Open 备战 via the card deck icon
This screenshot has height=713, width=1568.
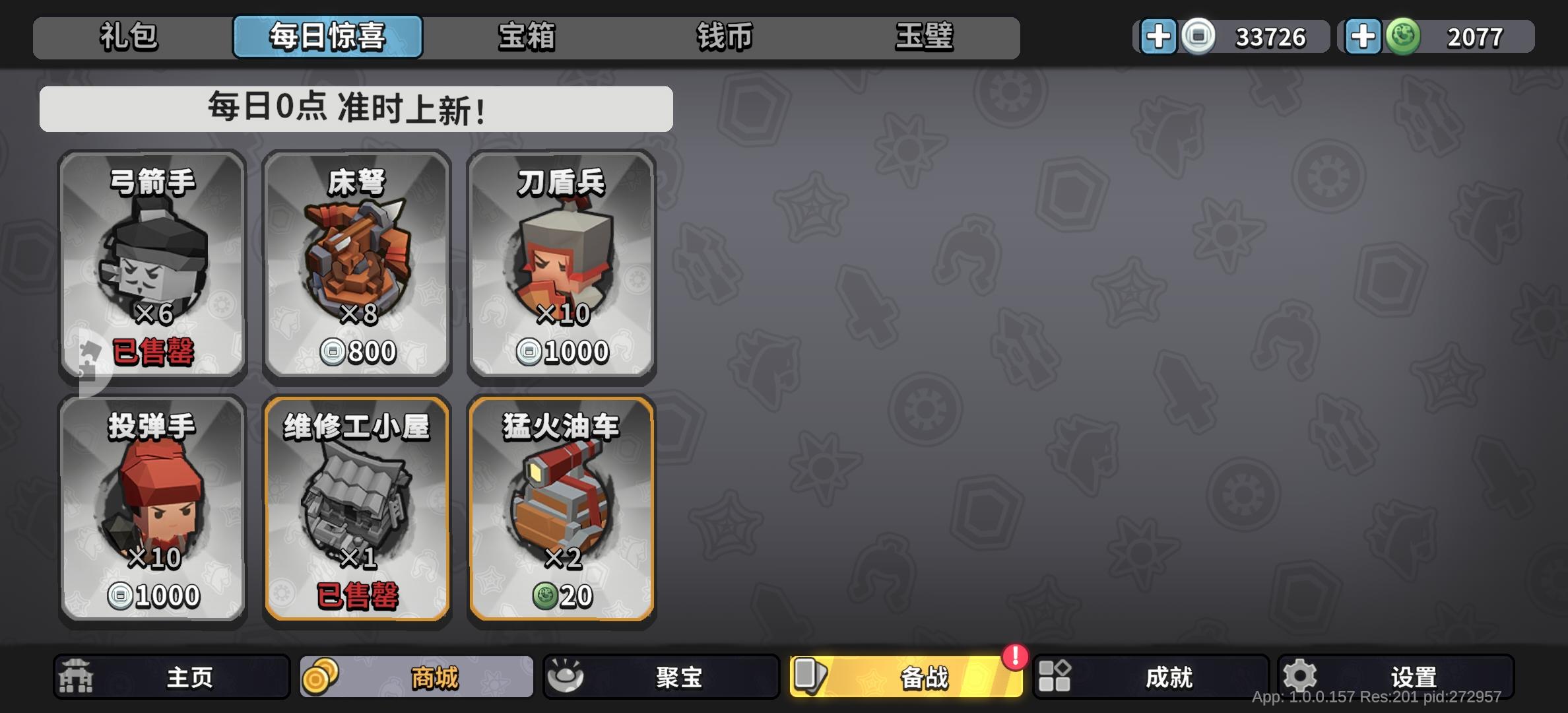811,676
